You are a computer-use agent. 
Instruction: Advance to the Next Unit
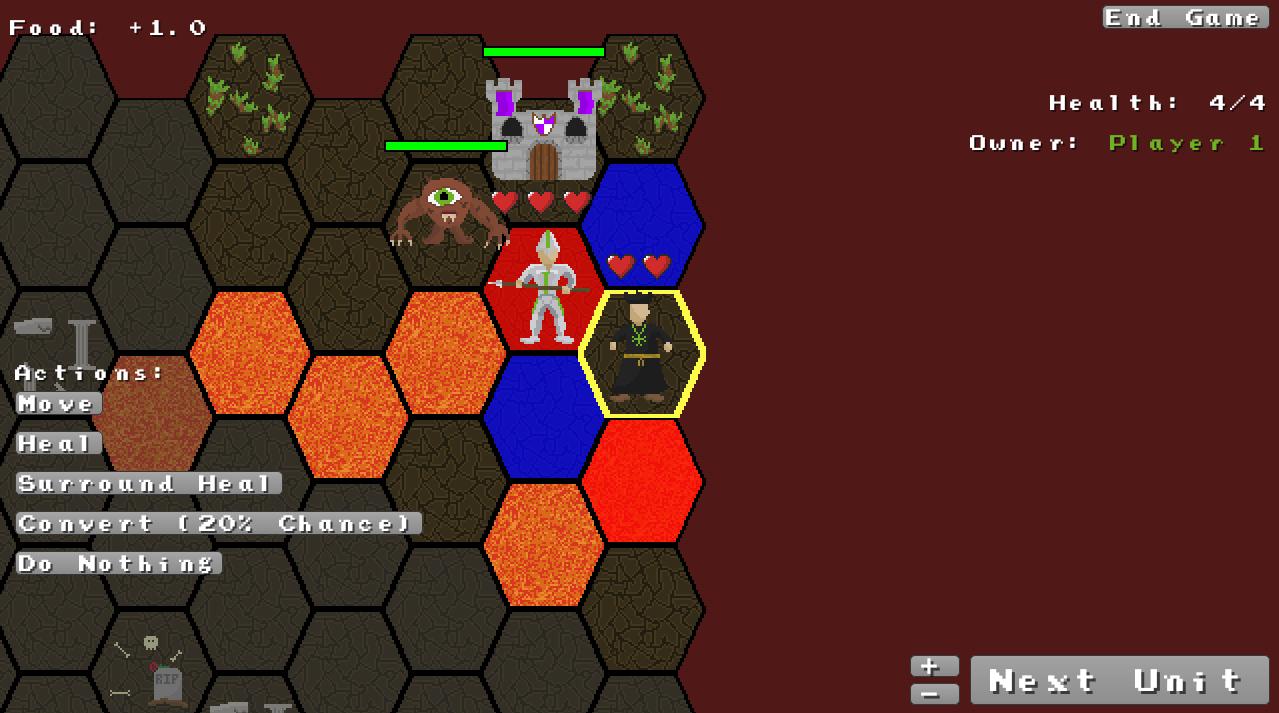[1118, 681]
